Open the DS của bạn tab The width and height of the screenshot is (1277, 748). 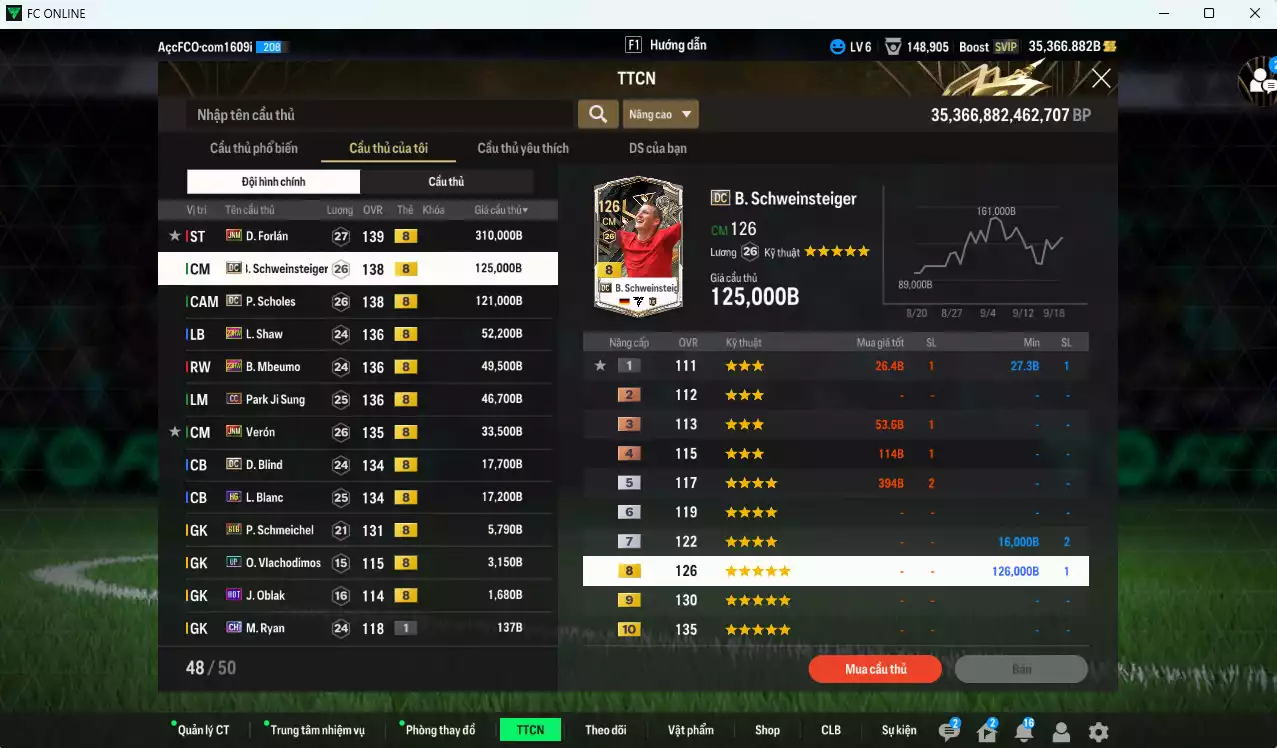657,148
